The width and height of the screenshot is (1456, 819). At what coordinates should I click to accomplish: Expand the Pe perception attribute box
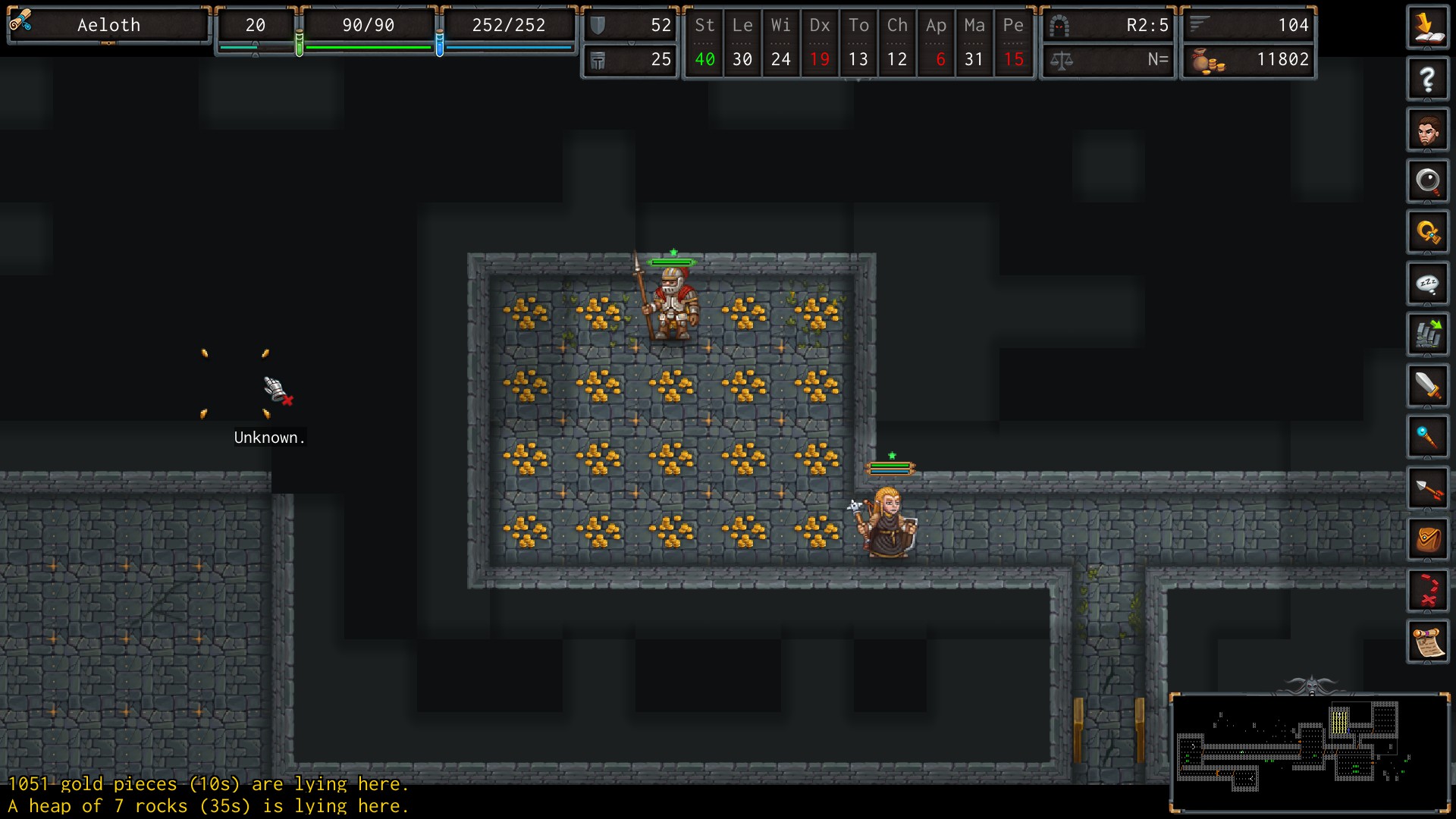[1014, 42]
